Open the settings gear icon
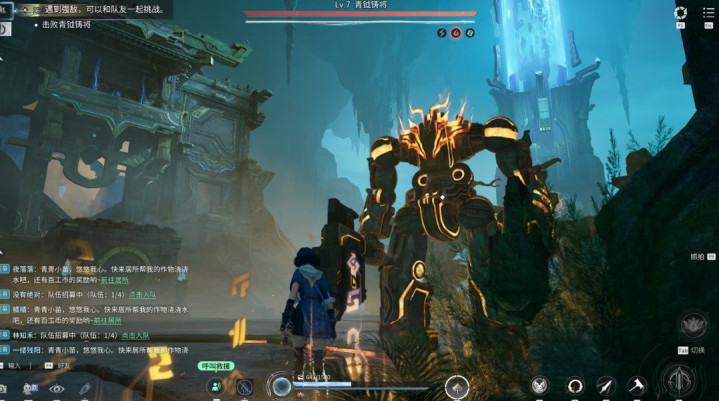The image size is (719, 401). pos(681,13)
